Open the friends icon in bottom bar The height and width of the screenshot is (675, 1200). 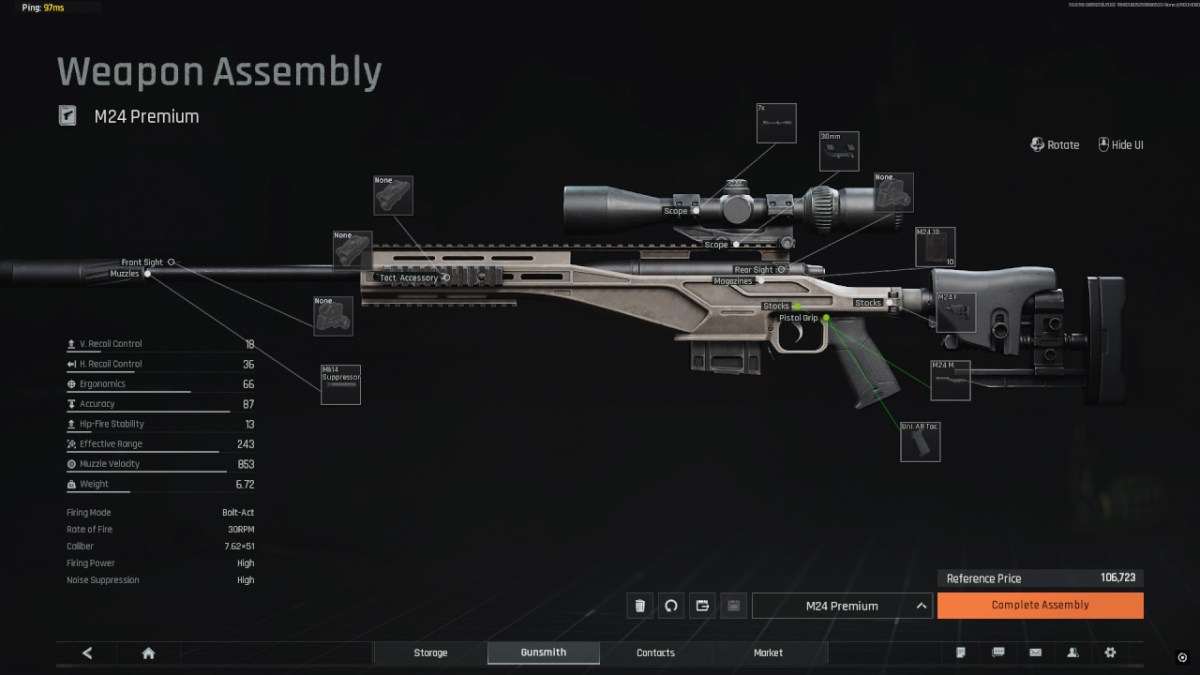(x=1073, y=653)
